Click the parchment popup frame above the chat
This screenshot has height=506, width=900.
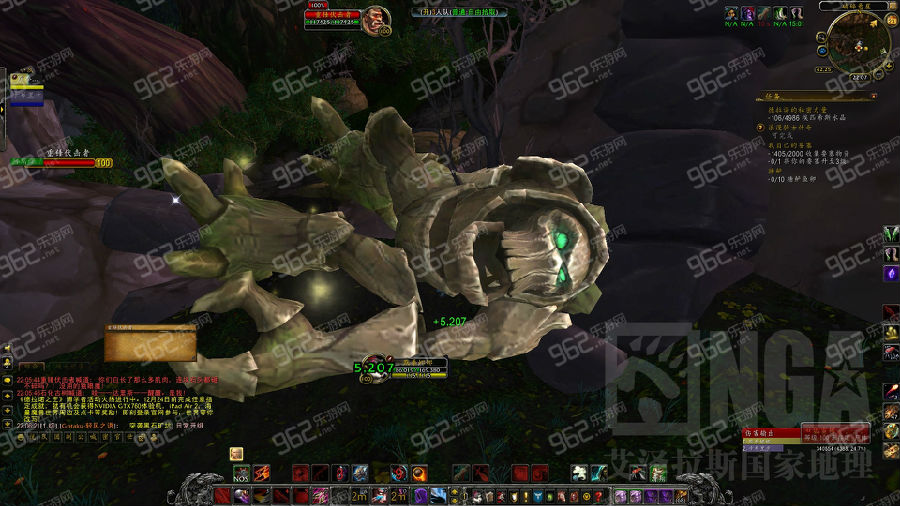tap(150, 343)
